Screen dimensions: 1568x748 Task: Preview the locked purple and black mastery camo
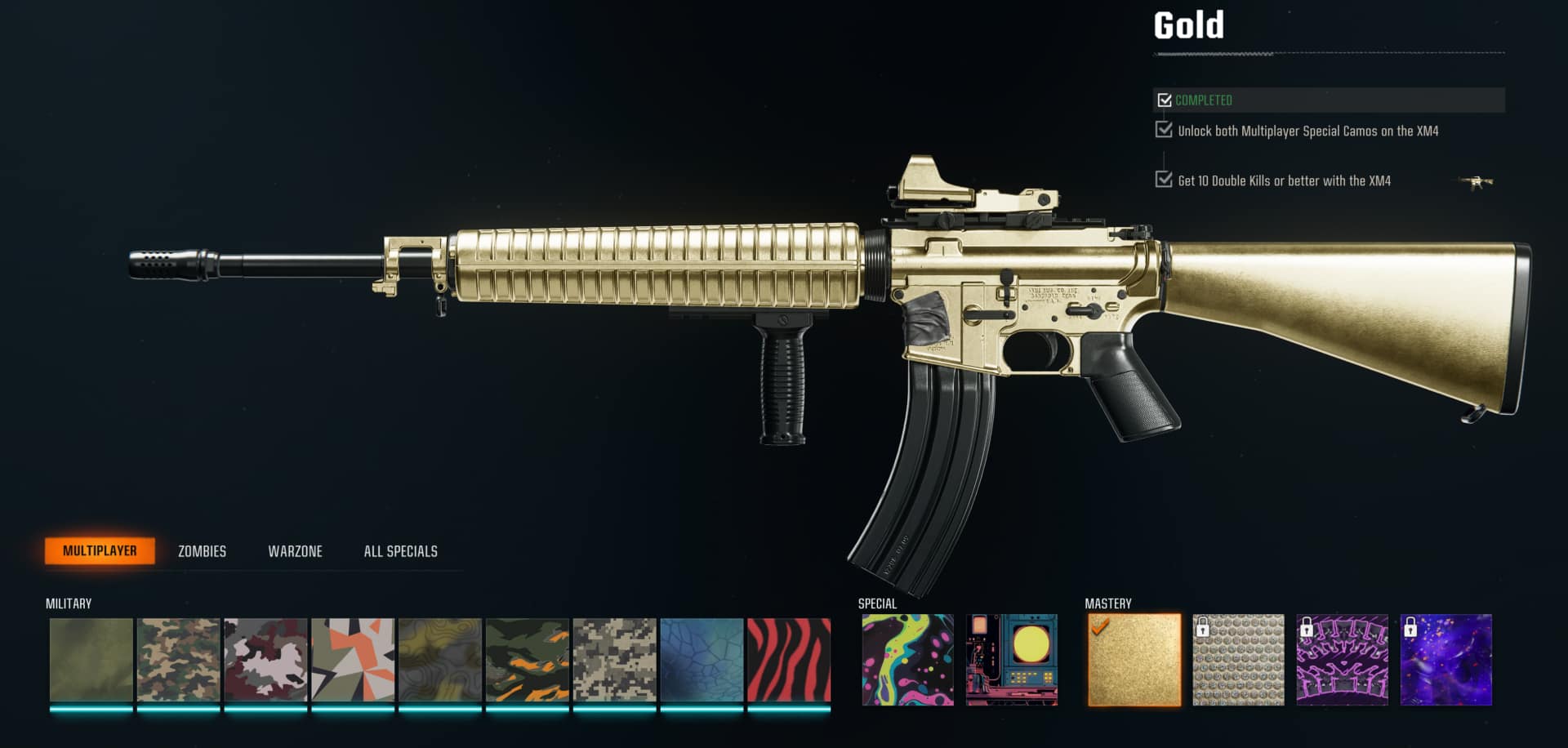(1342, 660)
